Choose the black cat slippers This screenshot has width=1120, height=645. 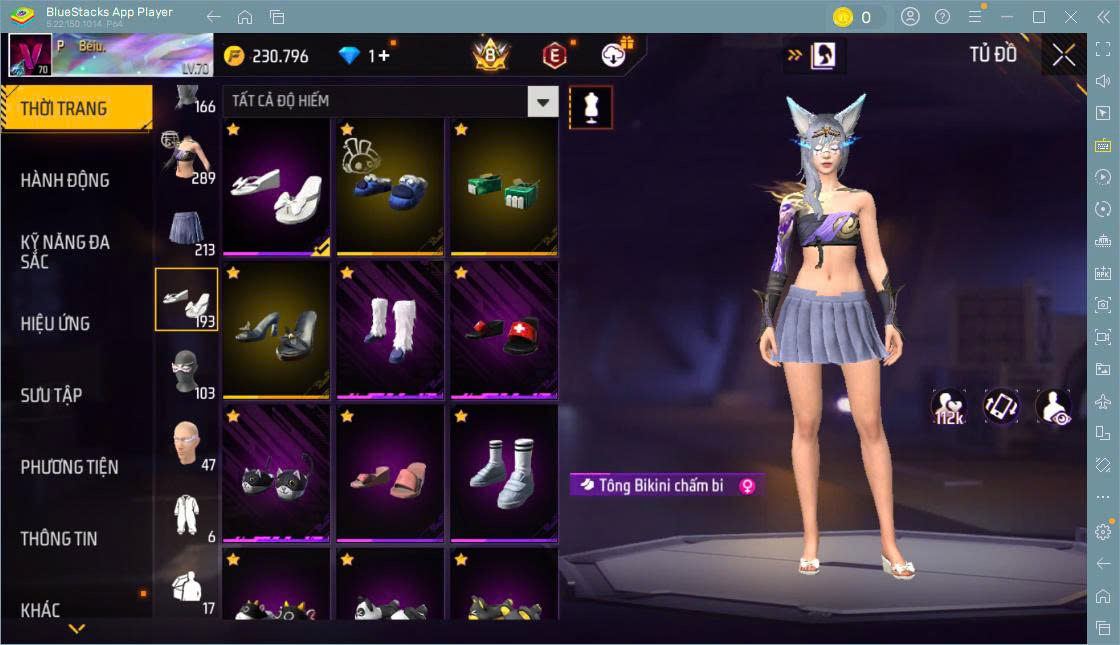pyautogui.click(x=276, y=474)
